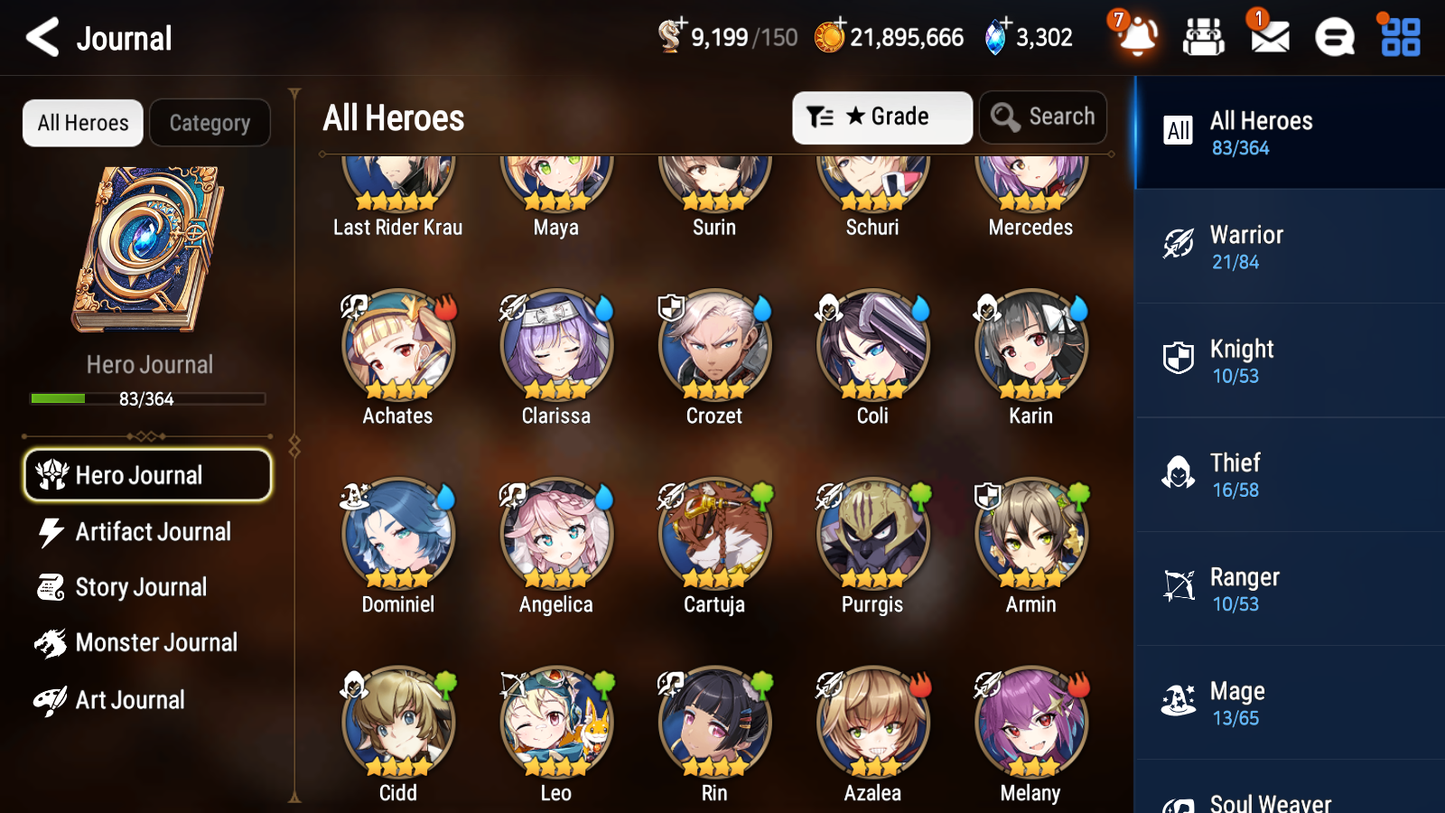Image resolution: width=1445 pixels, height=813 pixels.
Task: Click the Hero Journal progress bar
Action: [x=149, y=397]
